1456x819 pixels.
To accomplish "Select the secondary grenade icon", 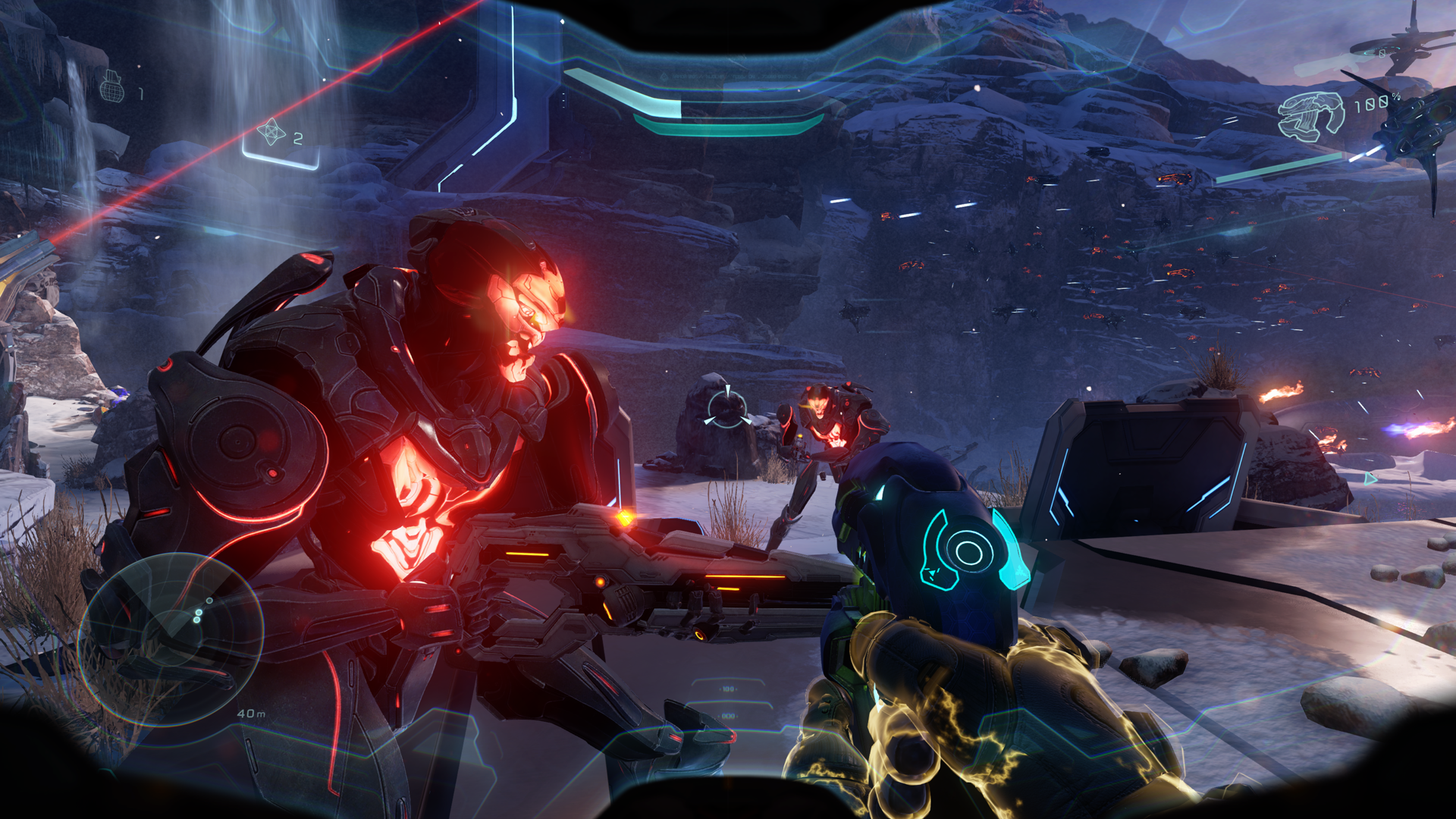I will coord(271,132).
